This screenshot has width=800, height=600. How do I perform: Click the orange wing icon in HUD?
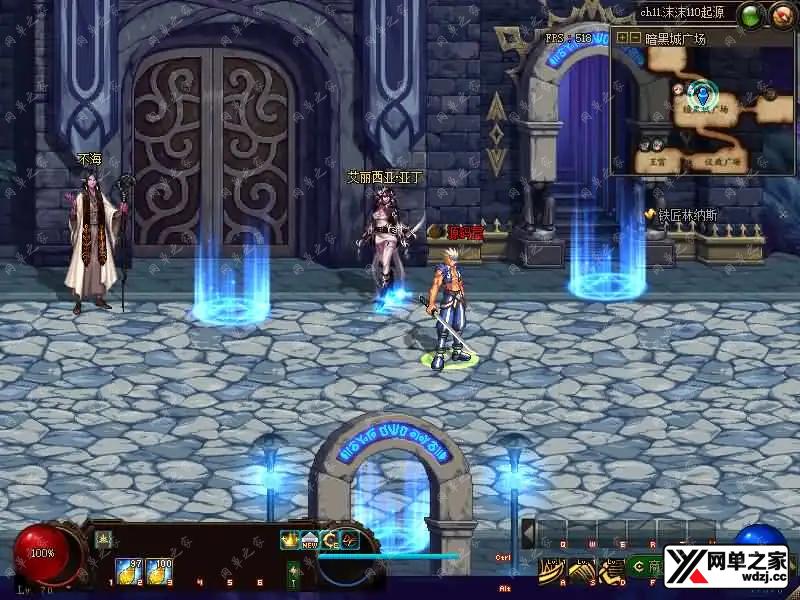(349, 540)
